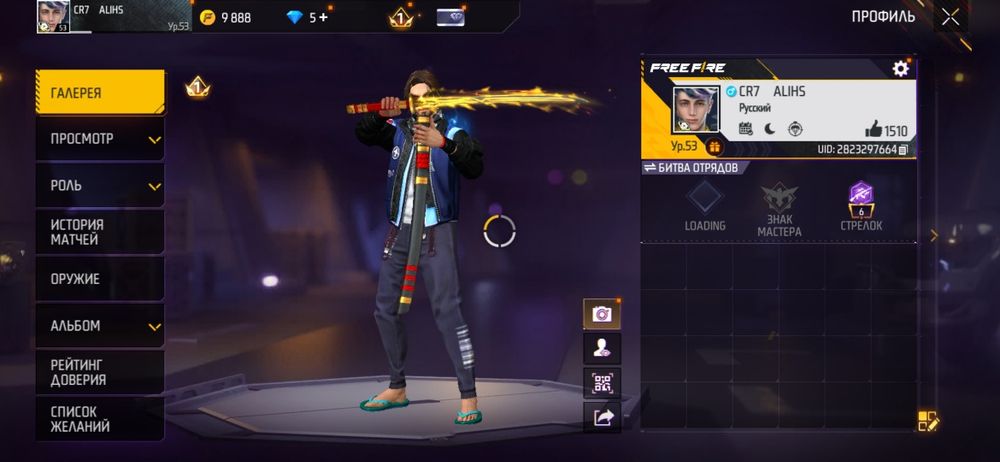
Task: Close the profile screen with the X
Action: [950, 16]
